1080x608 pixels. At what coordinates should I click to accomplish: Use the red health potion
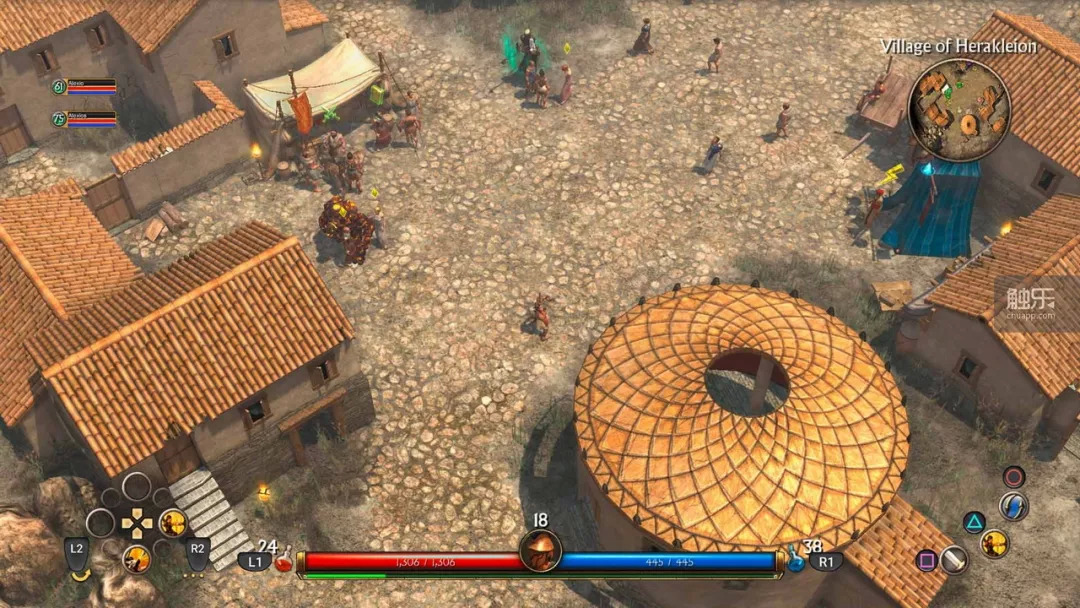coord(284,561)
